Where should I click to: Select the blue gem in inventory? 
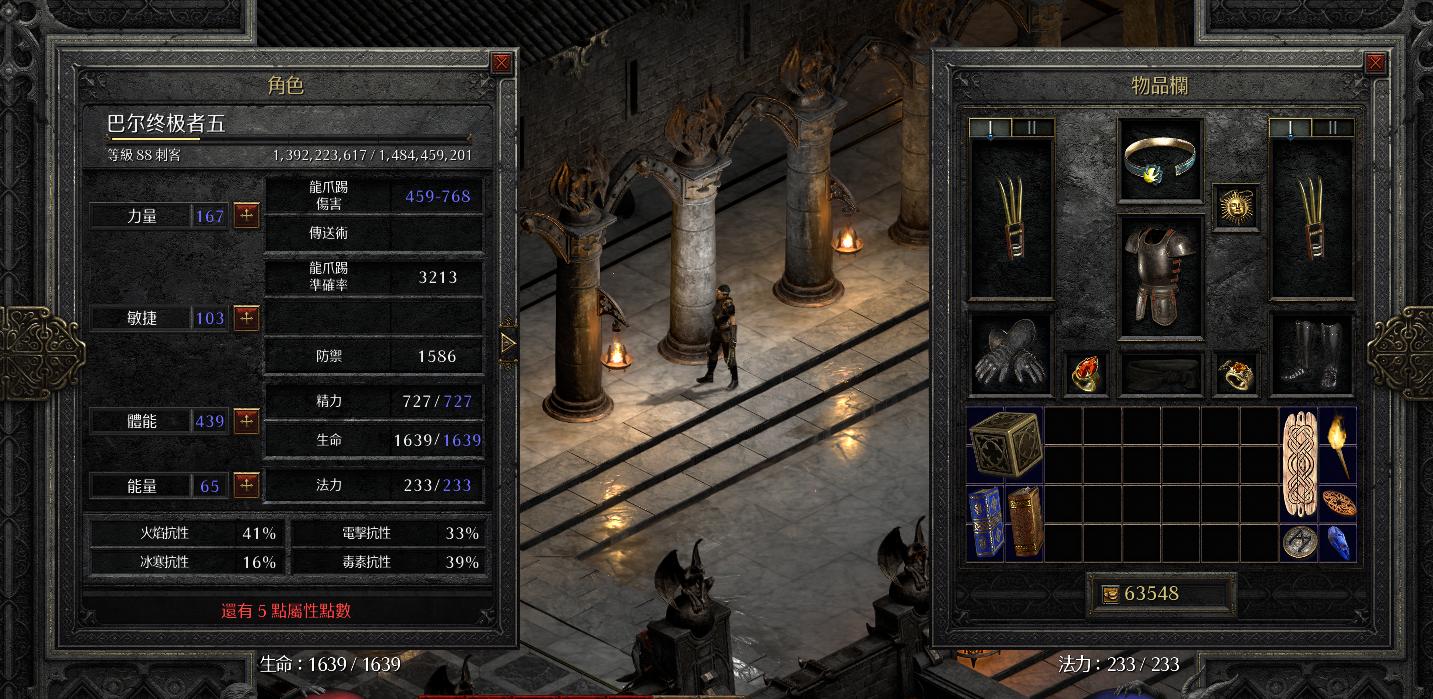click(1337, 540)
